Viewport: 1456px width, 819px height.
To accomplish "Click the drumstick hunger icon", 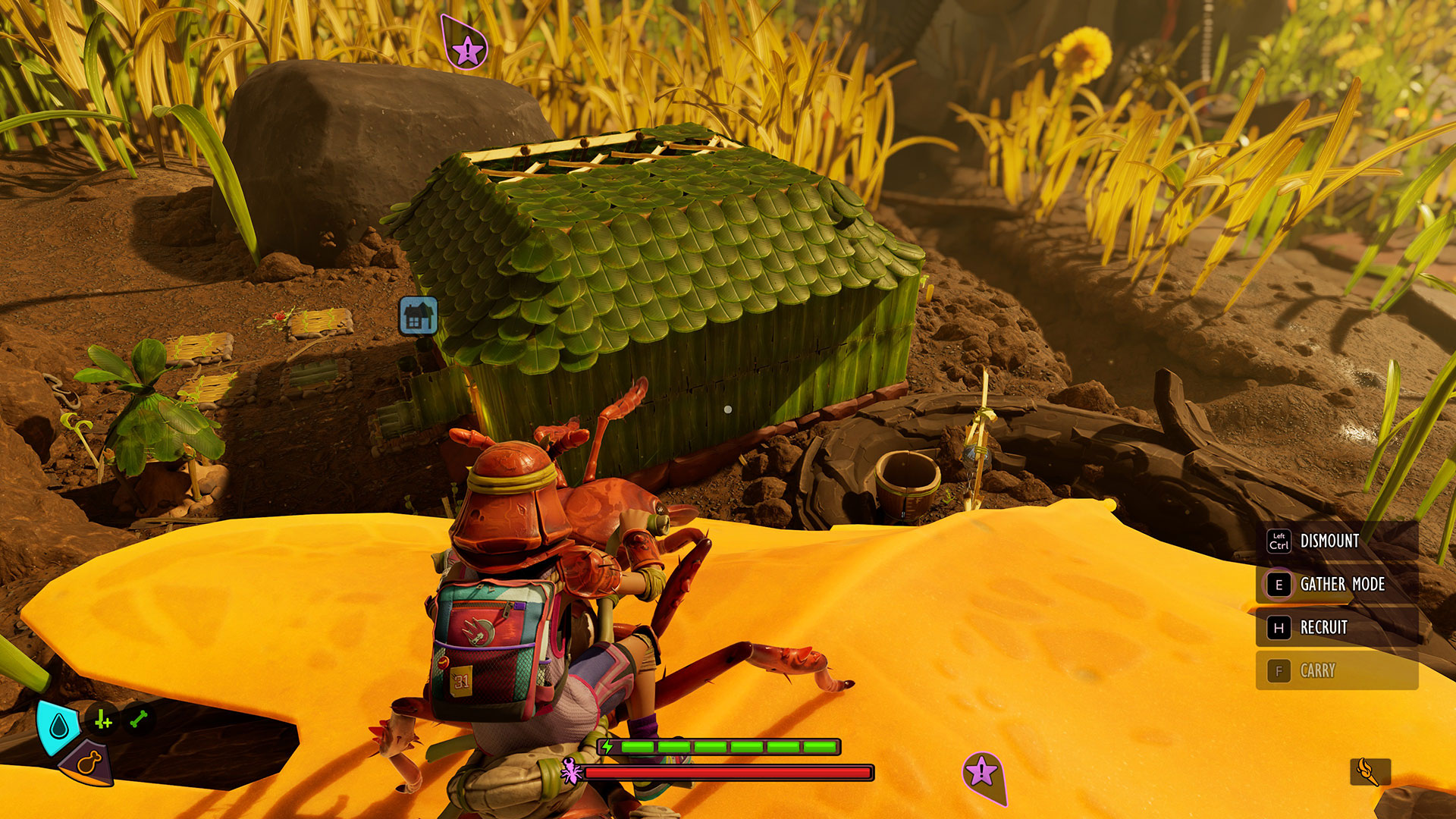I will tap(89, 762).
